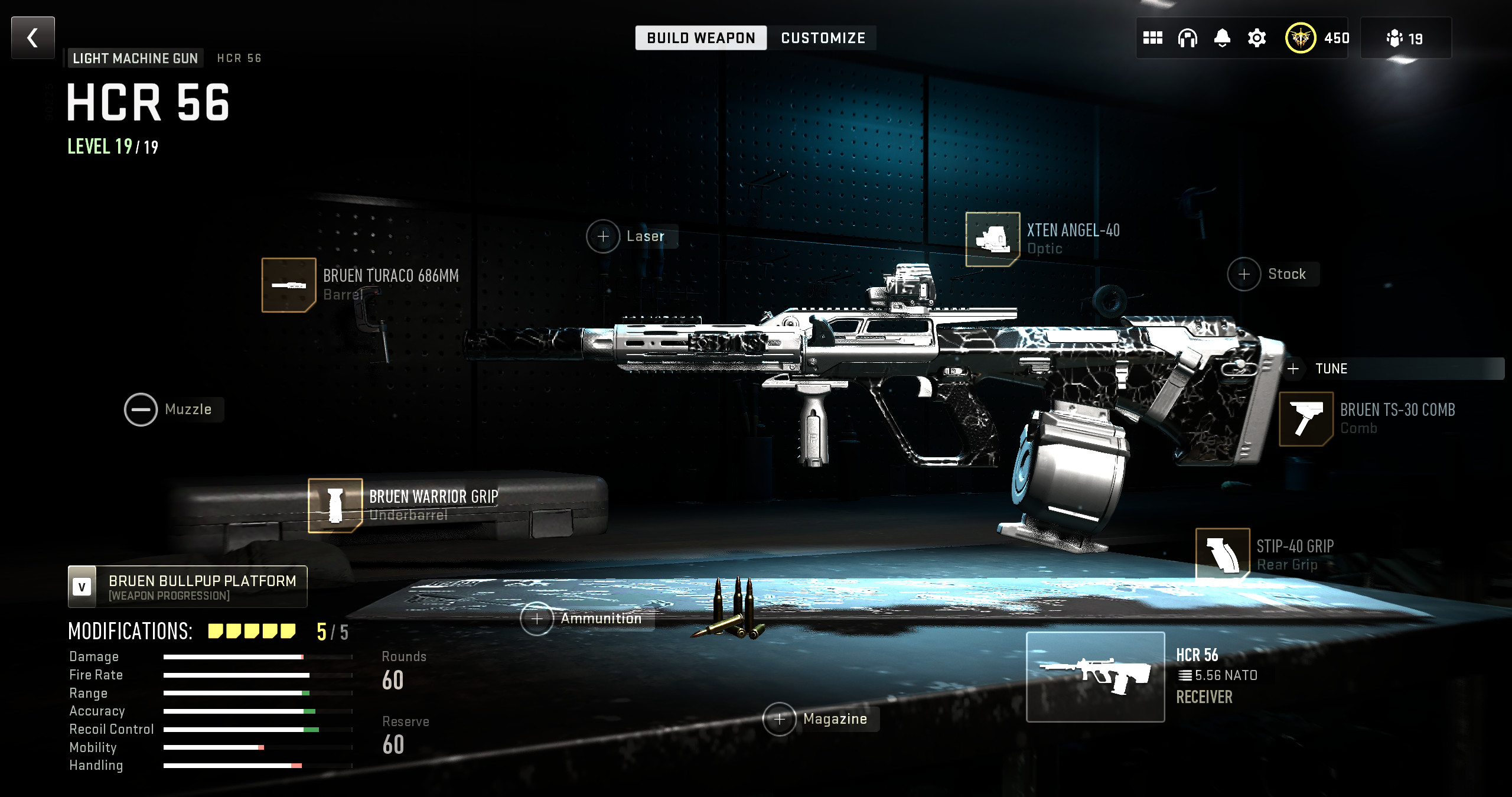Select the STIP-40 Grip rear grip slot
The width and height of the screenshot is (1512, 797).
[x=1222, y=554]
